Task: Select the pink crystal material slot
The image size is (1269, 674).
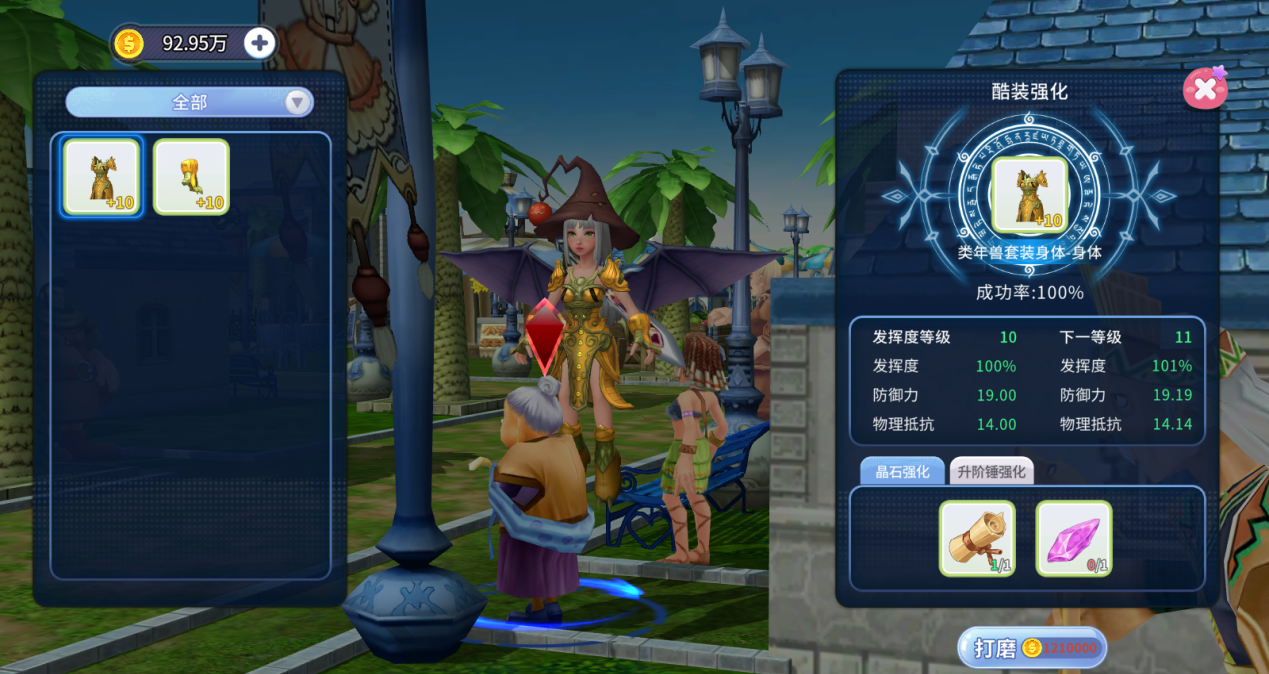Action: click(1073, 538)
